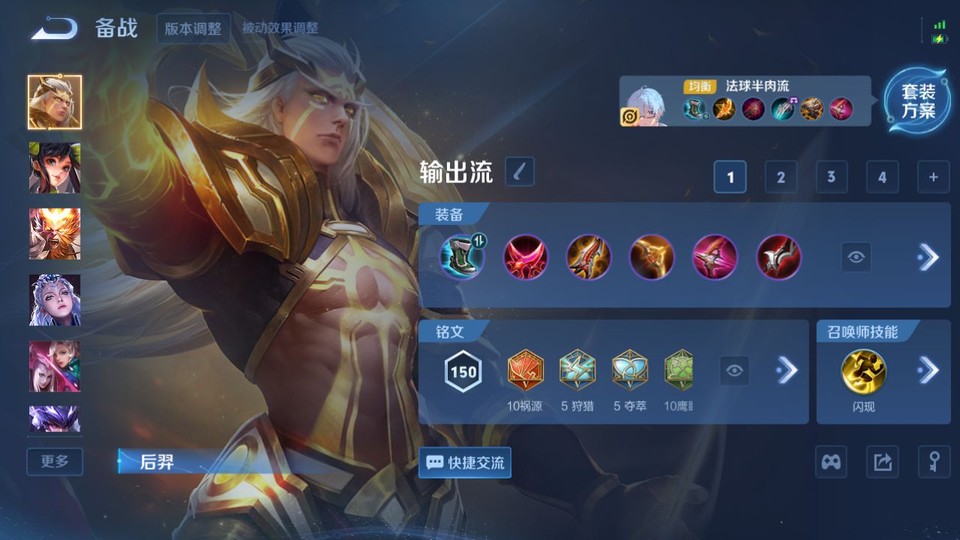This screenshot has height=540, width=960.
Task: Choose the 闪现 Flash summoner skill
Action: pyautogui.click(x=861, y=370)
